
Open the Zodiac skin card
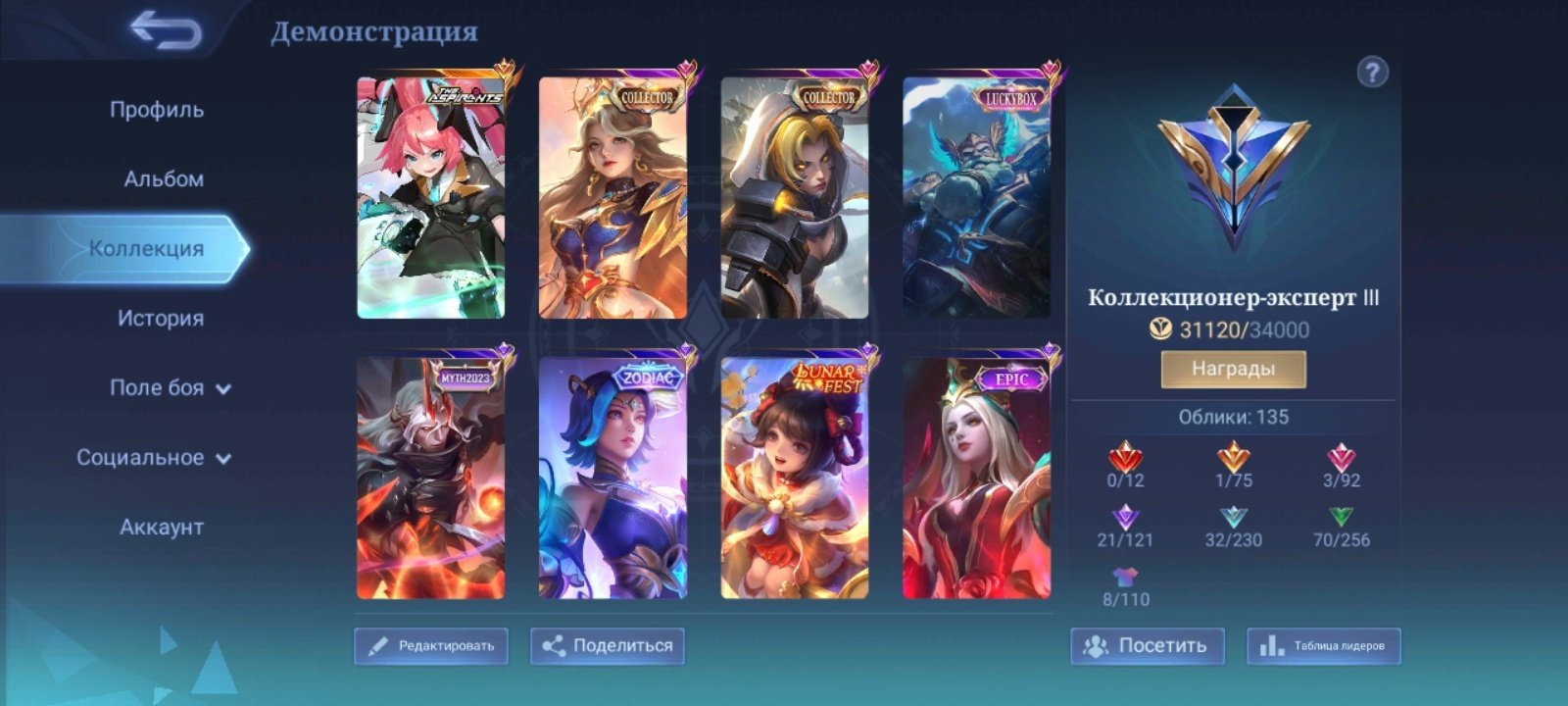point(612,478)
